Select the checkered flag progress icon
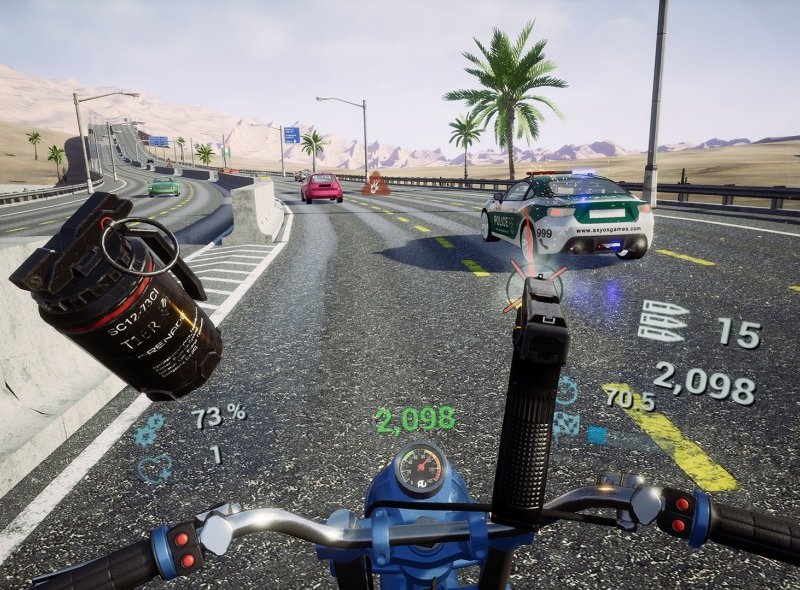 pyautogui.click(x=567, y=423)
